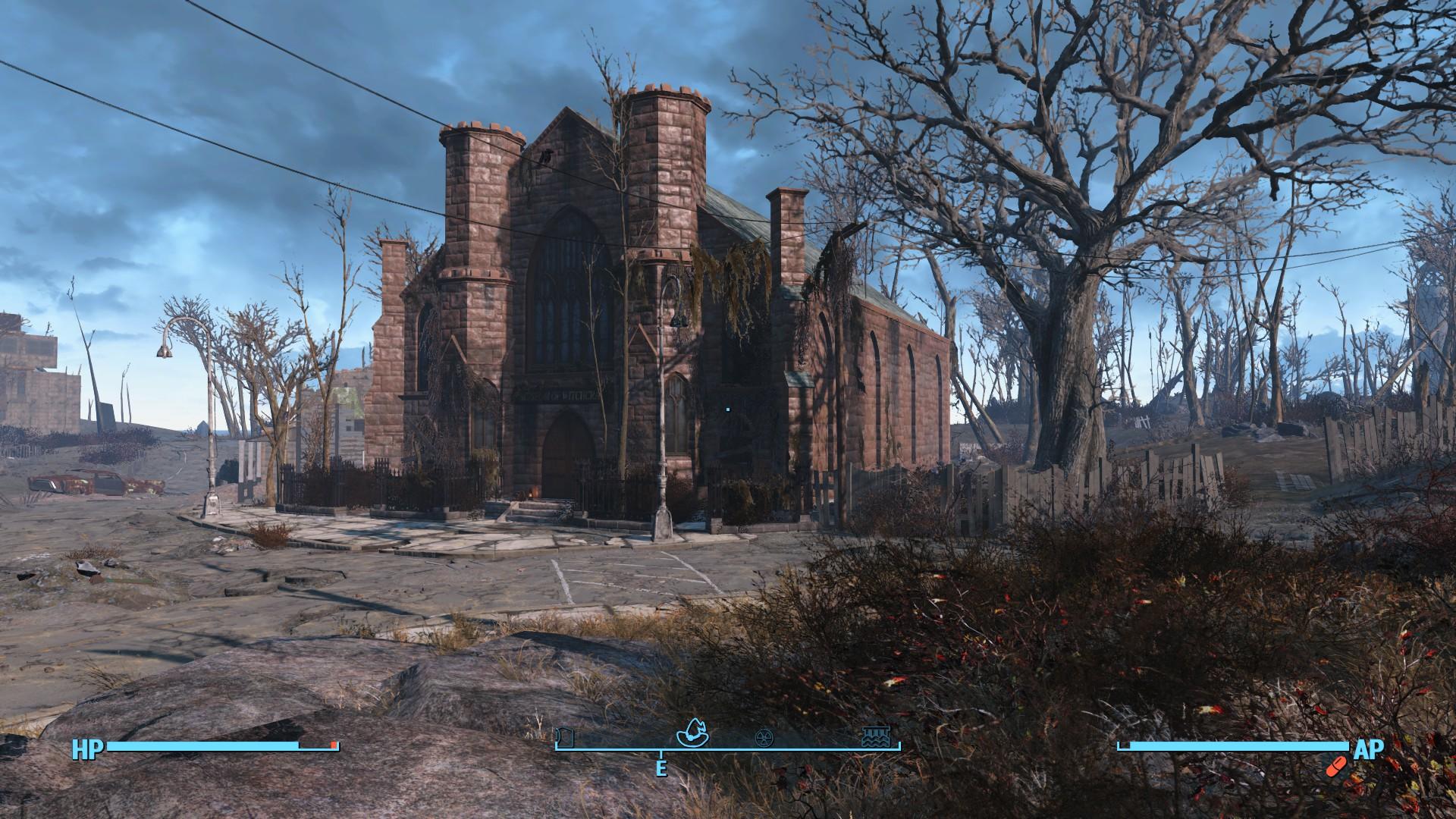This screenshot has height=819, width=1456.
Task: Click the radiation symbol compass marker
Action: (764, 738)
